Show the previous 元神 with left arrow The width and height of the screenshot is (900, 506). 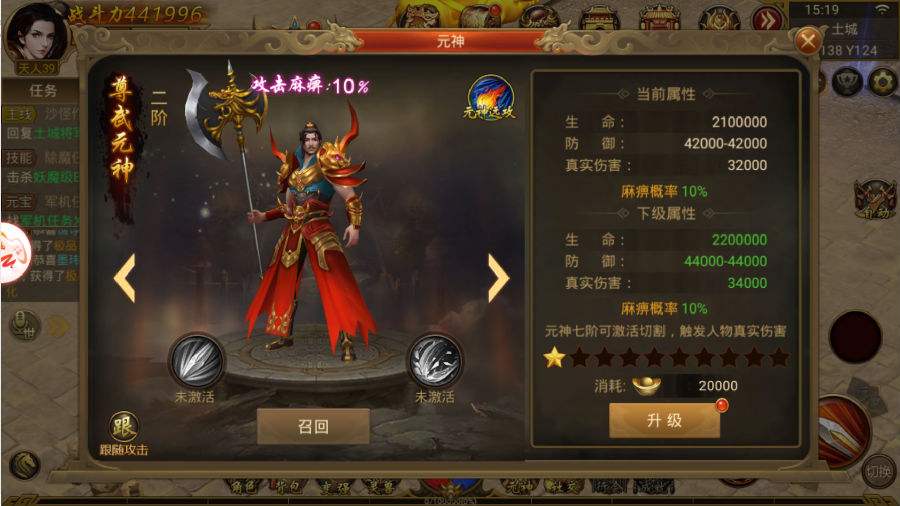click(x=125, y=278)
